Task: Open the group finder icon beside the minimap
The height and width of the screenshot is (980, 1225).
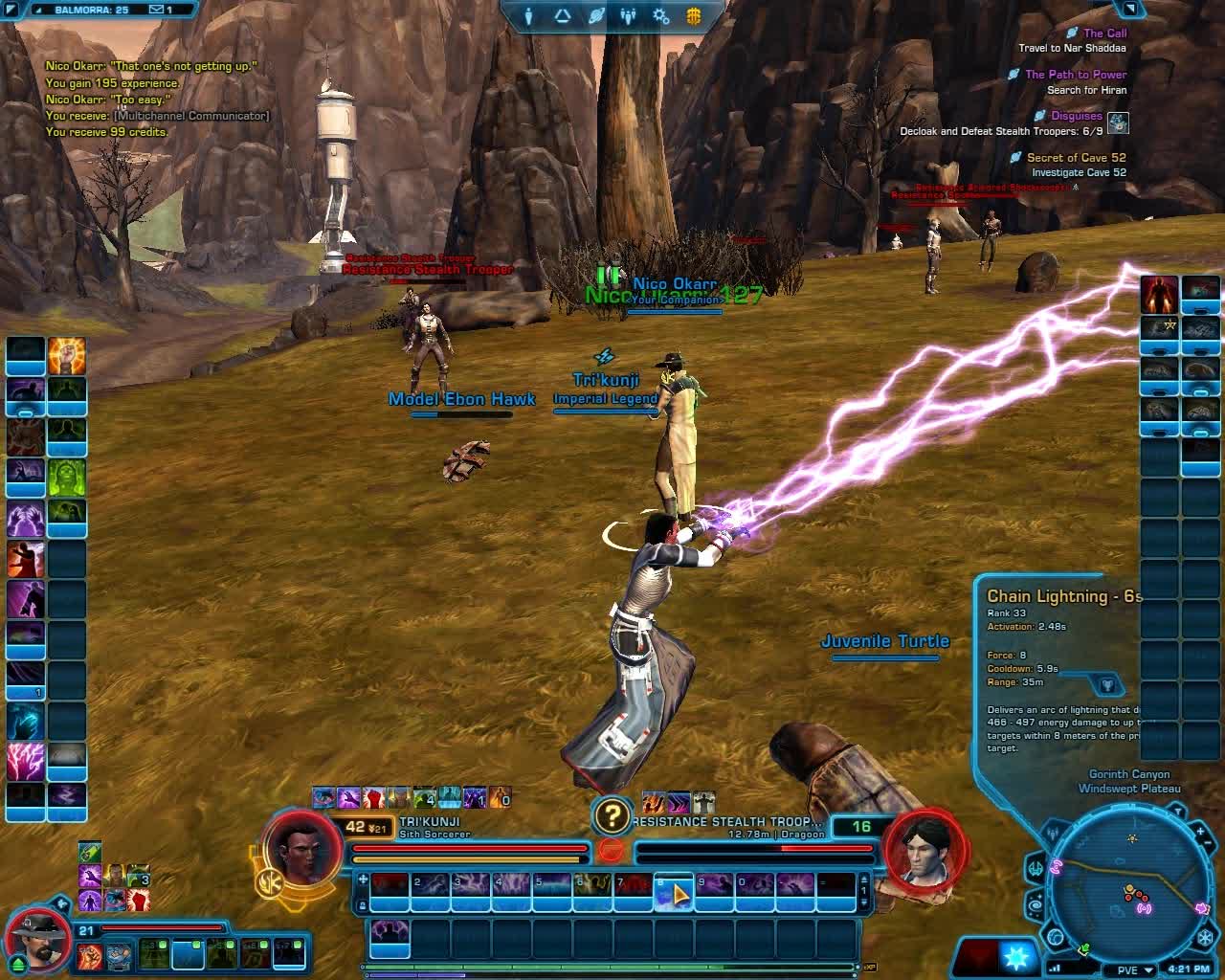Action: point(1053,832)
